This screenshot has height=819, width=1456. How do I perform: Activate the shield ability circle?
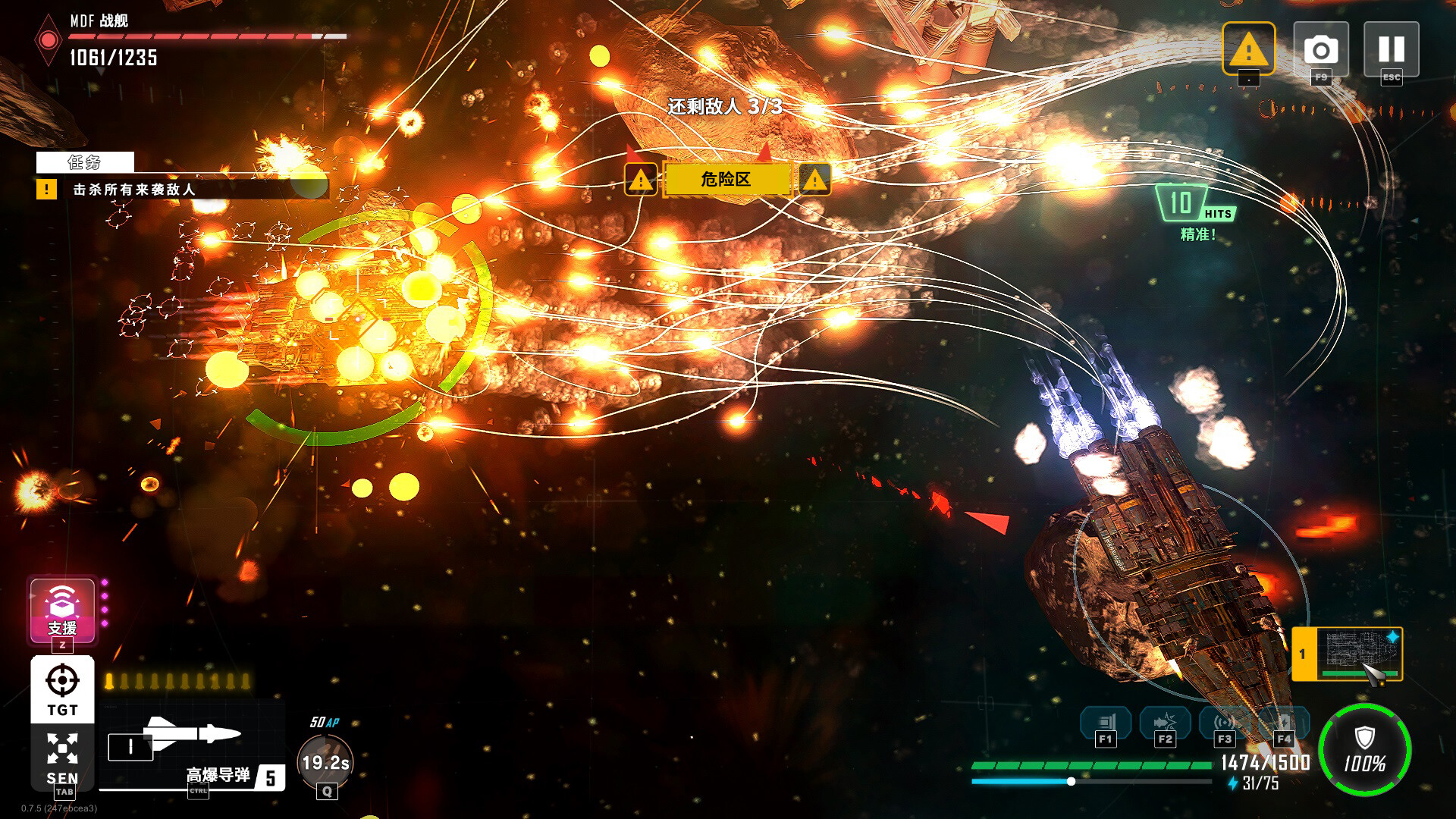[1364, 749]
